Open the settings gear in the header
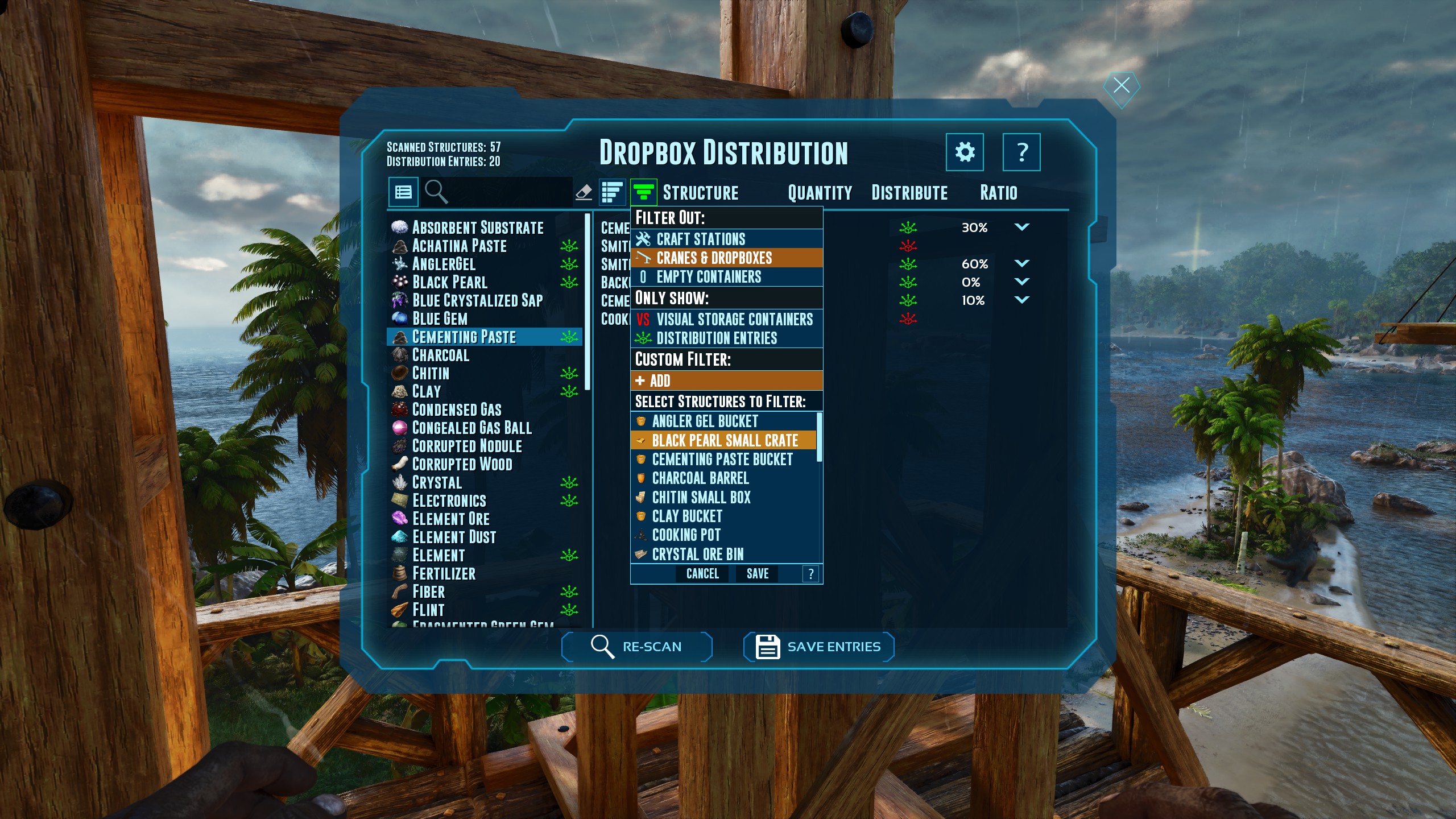This screenshot has width=1456, height=819. [966, 152]
